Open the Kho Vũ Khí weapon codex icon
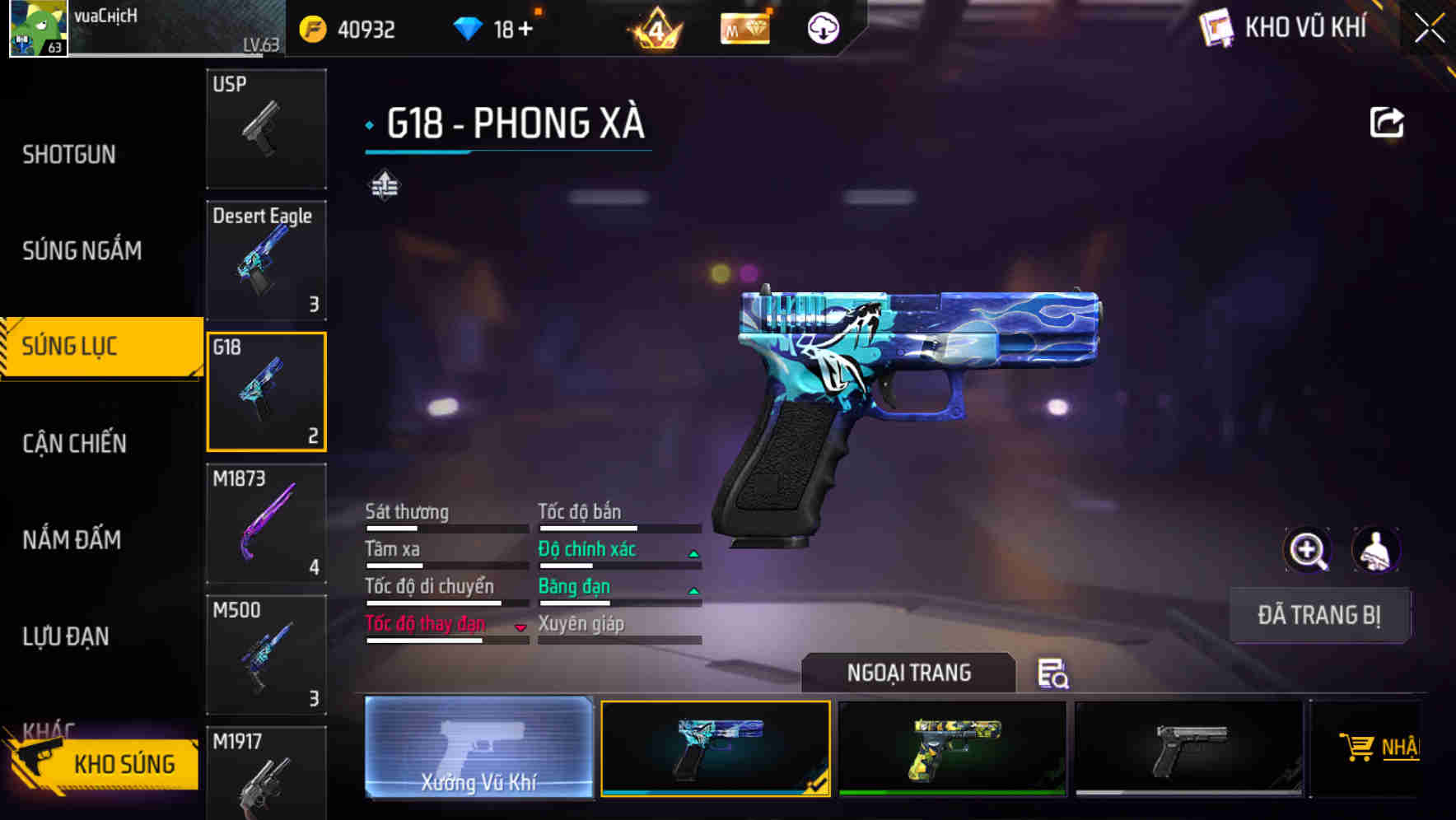 1217,27
